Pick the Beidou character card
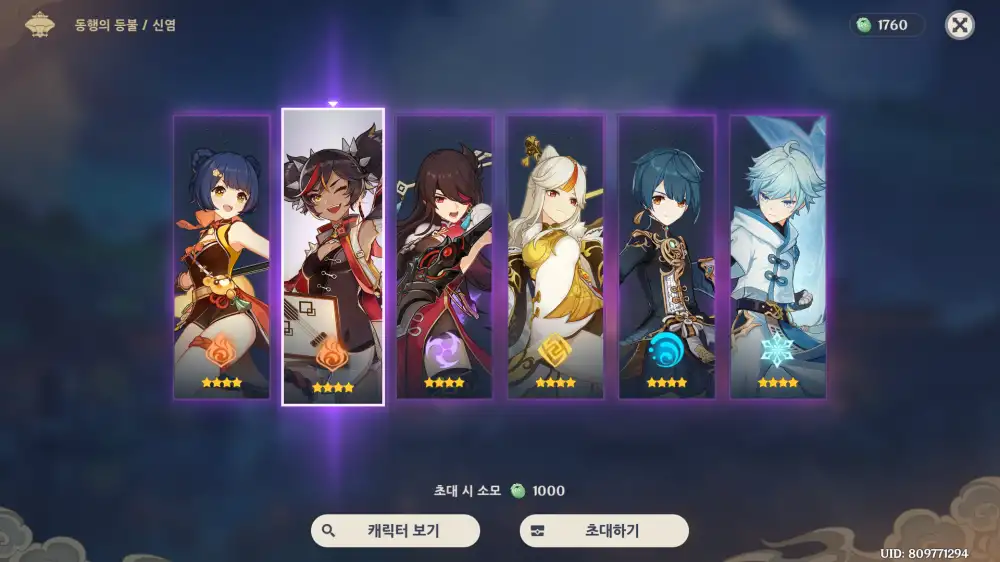This screenshot has width=1000, height=562. tap(444, 257)
